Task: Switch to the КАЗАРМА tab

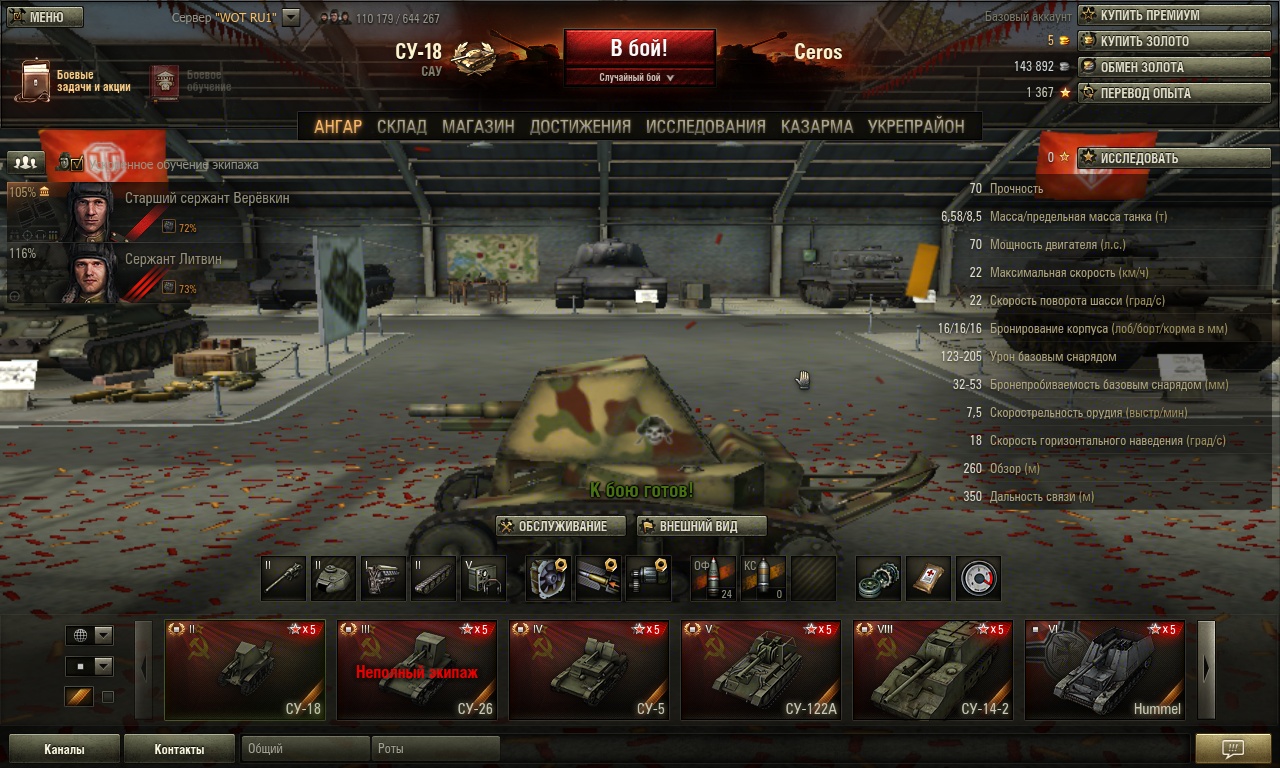Action: [x=816, y=126]
